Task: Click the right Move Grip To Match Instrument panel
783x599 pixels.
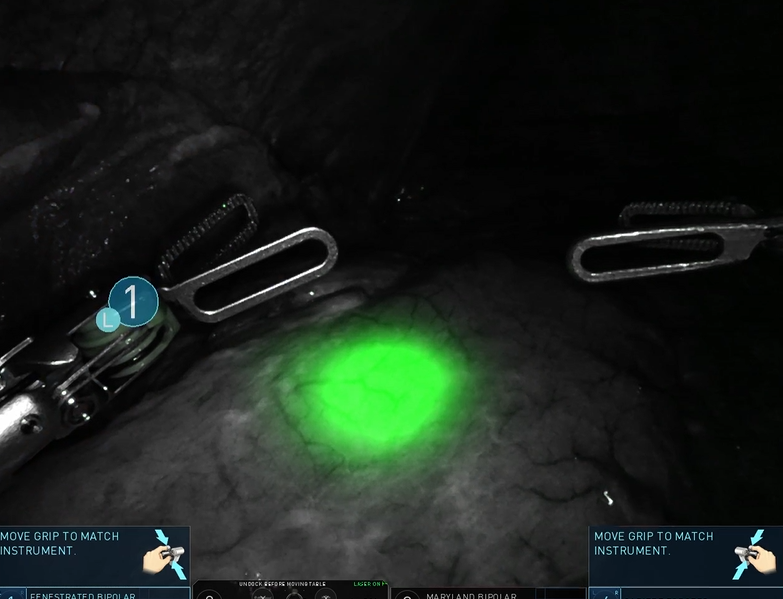Action: (x=685, y=555)
